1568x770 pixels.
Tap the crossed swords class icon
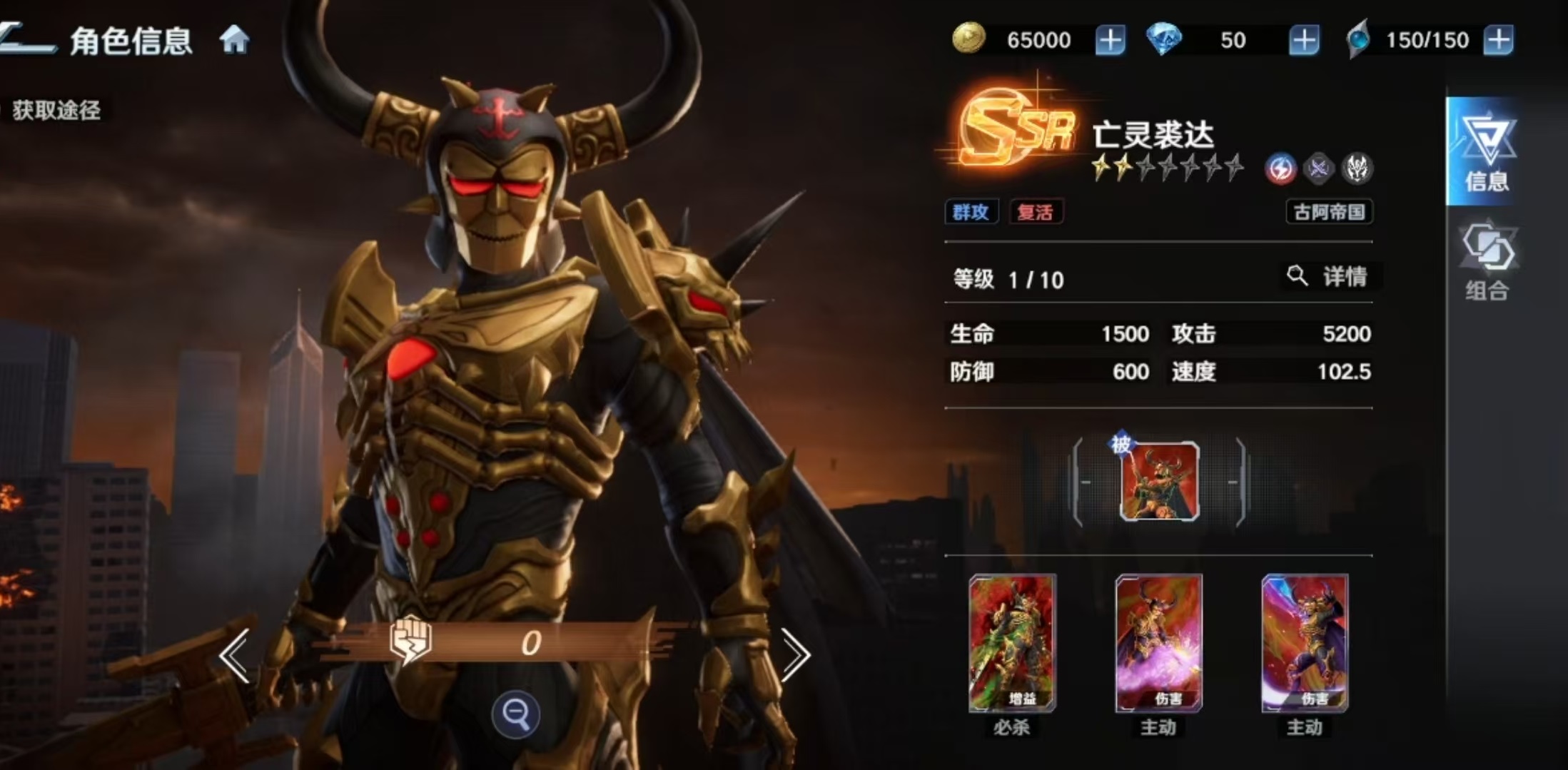coord(1318,169)
